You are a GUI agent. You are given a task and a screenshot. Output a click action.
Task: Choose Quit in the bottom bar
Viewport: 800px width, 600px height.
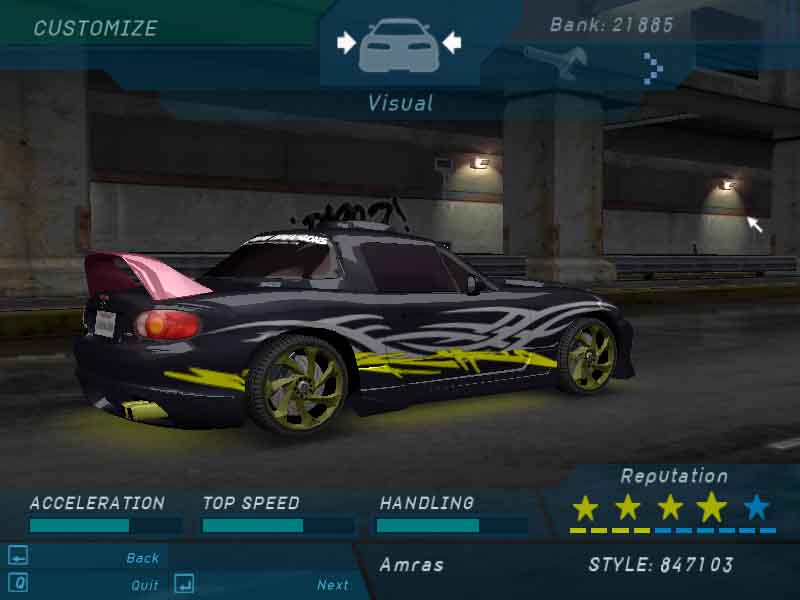click(144, 585)
